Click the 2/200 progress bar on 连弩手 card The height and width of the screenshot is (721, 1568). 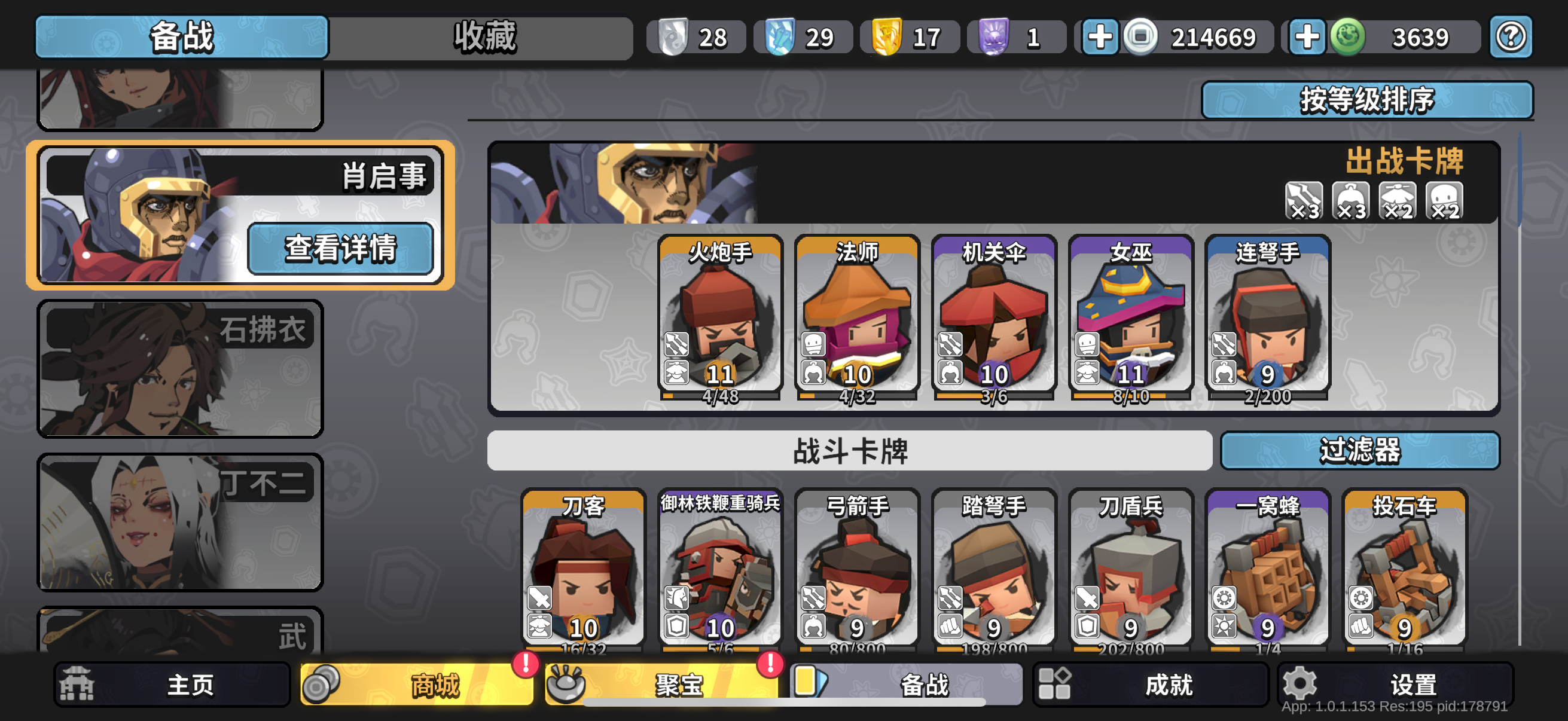[1268, 396]
